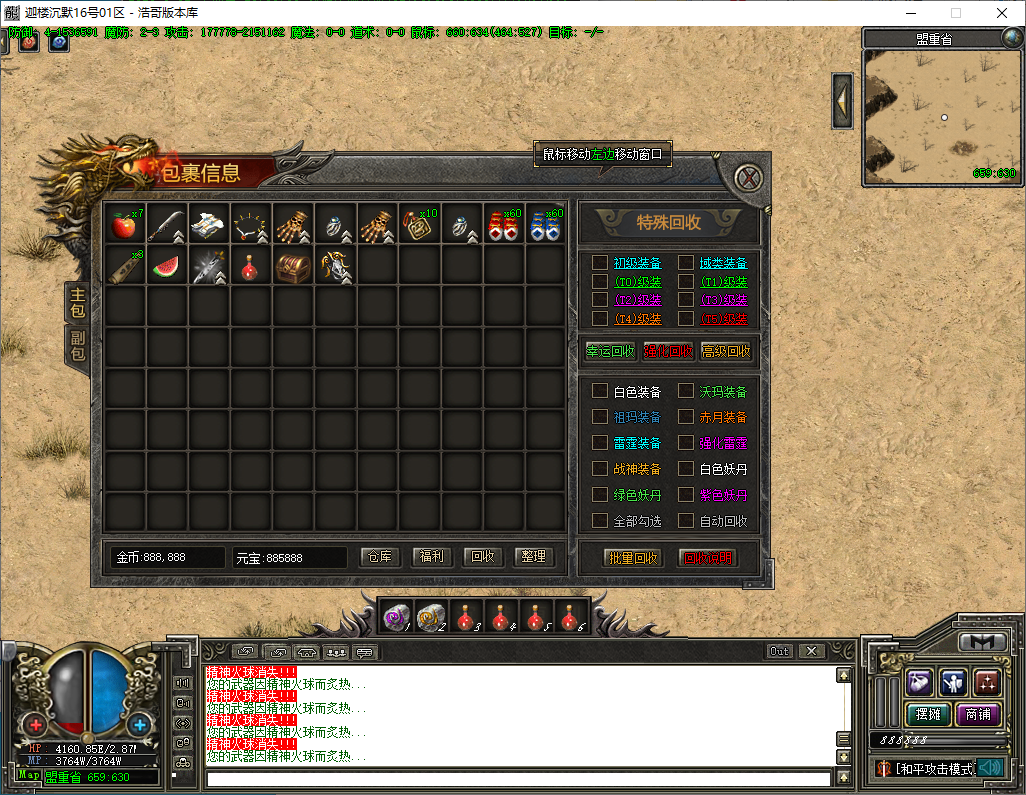Click the 高级回收 button
1026x795 pixels.
(x=726, y=352)
